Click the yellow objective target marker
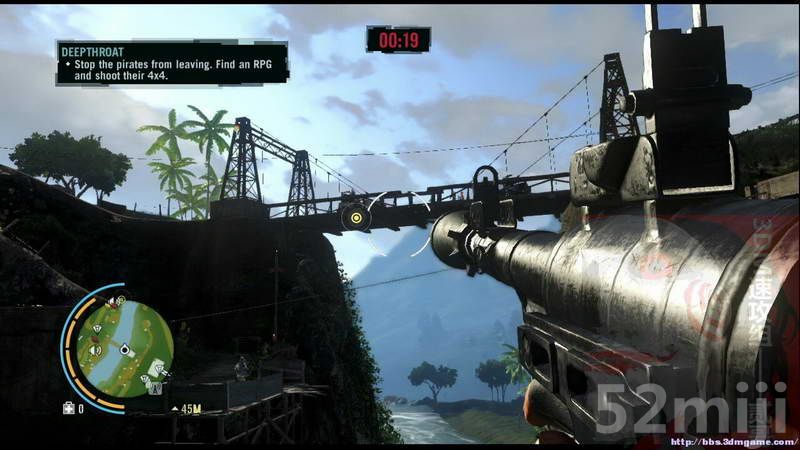 coord(355,216)
